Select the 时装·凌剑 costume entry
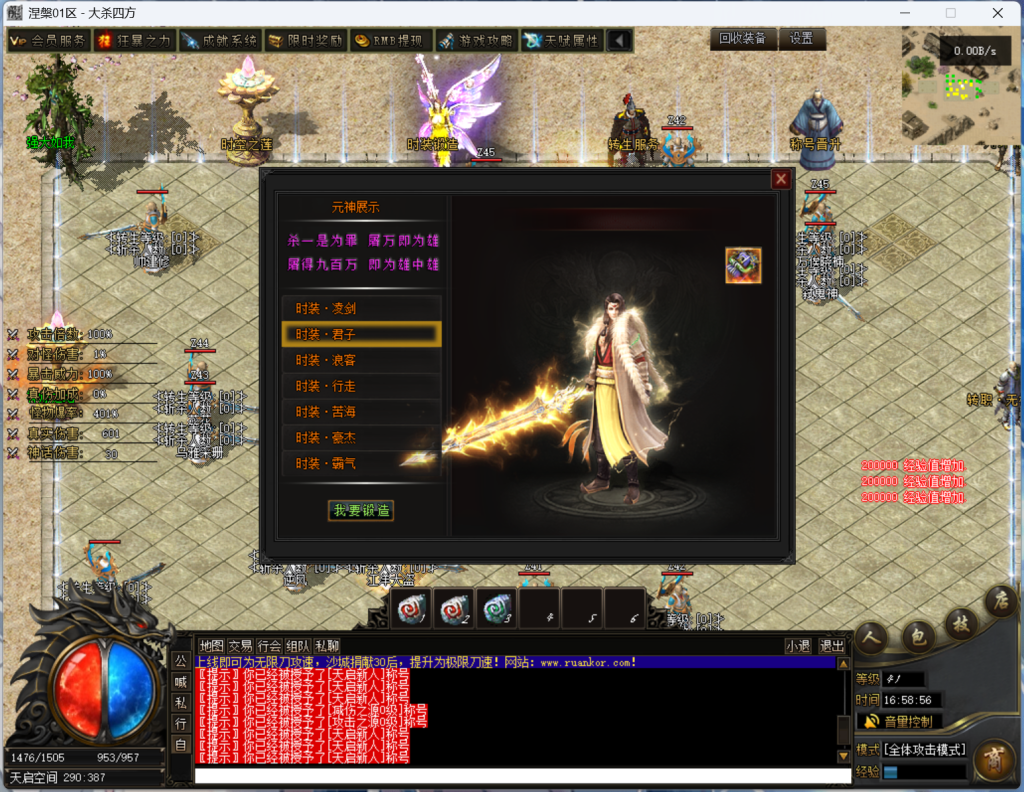This screenshot has width=1024, height=792. (x=361, y=308)
